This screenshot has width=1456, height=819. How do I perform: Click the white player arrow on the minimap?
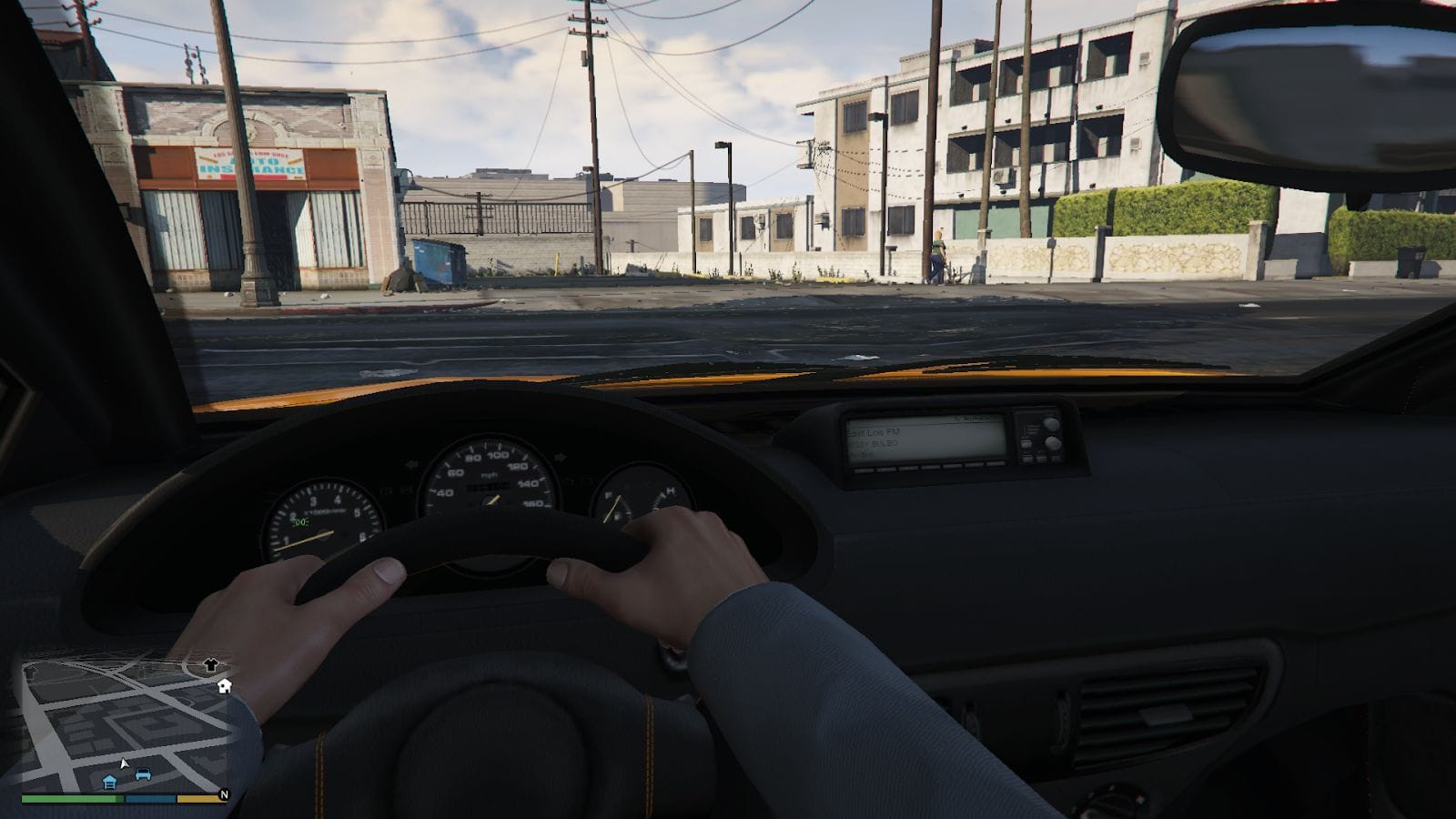125,763
